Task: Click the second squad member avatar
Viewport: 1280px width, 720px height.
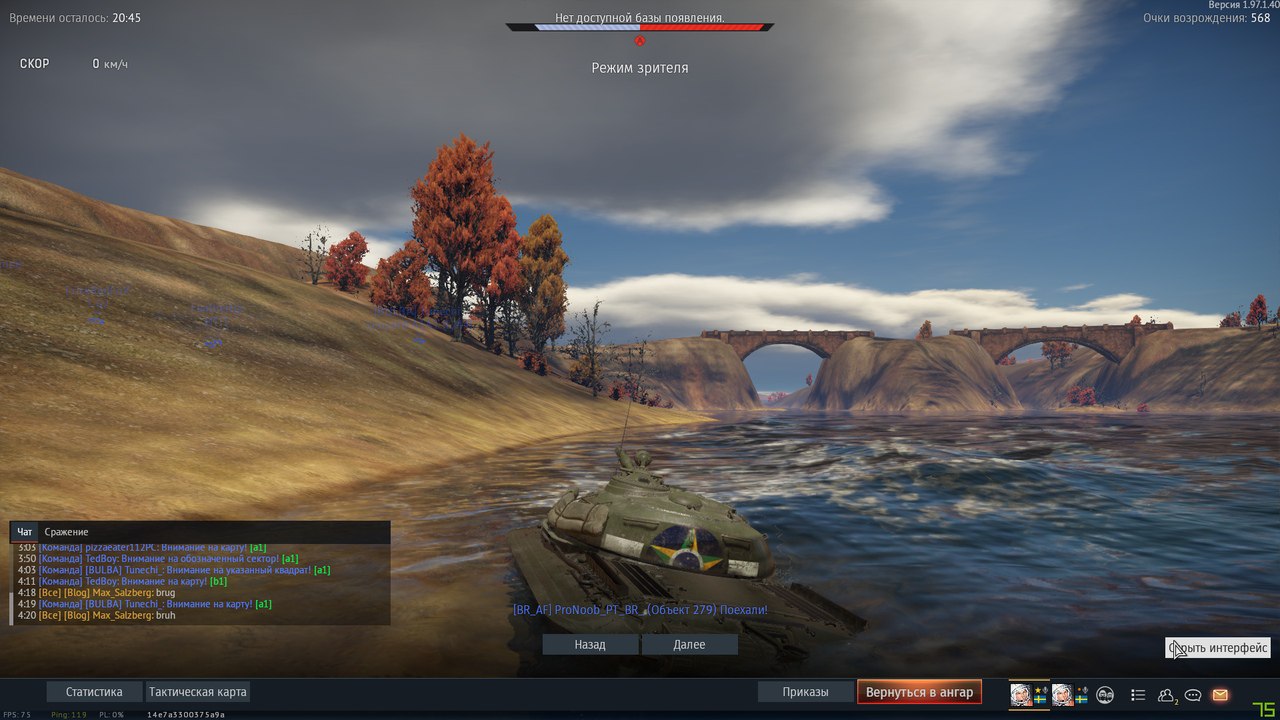Action: 1062,695
